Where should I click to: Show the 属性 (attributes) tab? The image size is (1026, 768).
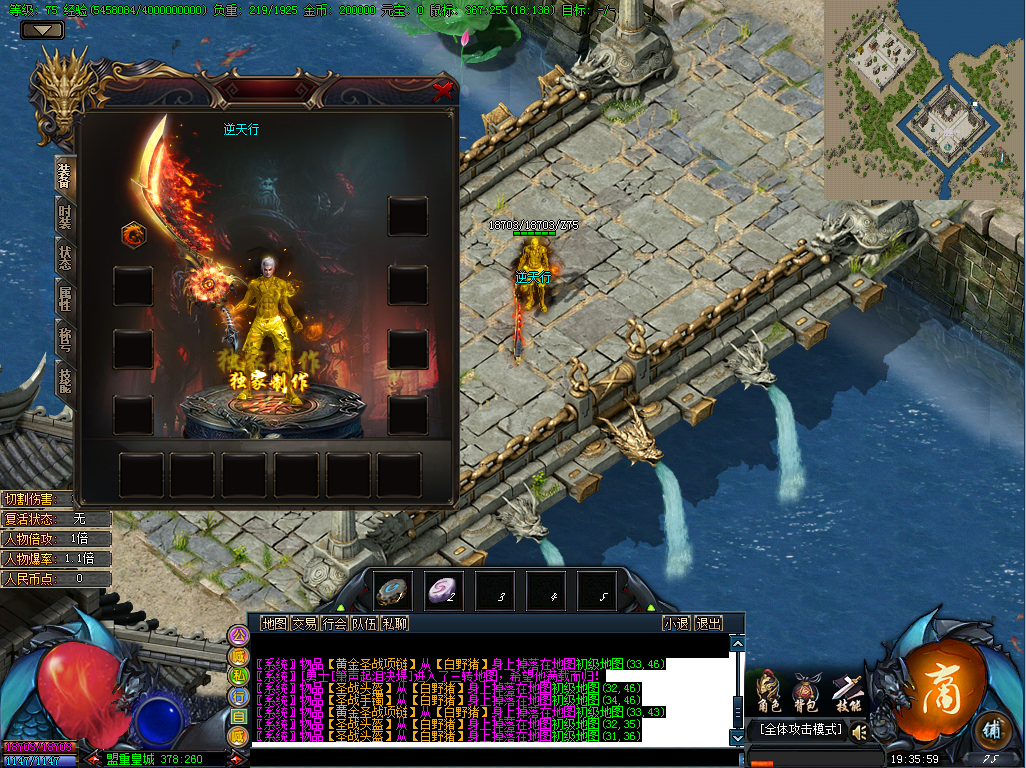pyautogui.click(x=65, y=296)
